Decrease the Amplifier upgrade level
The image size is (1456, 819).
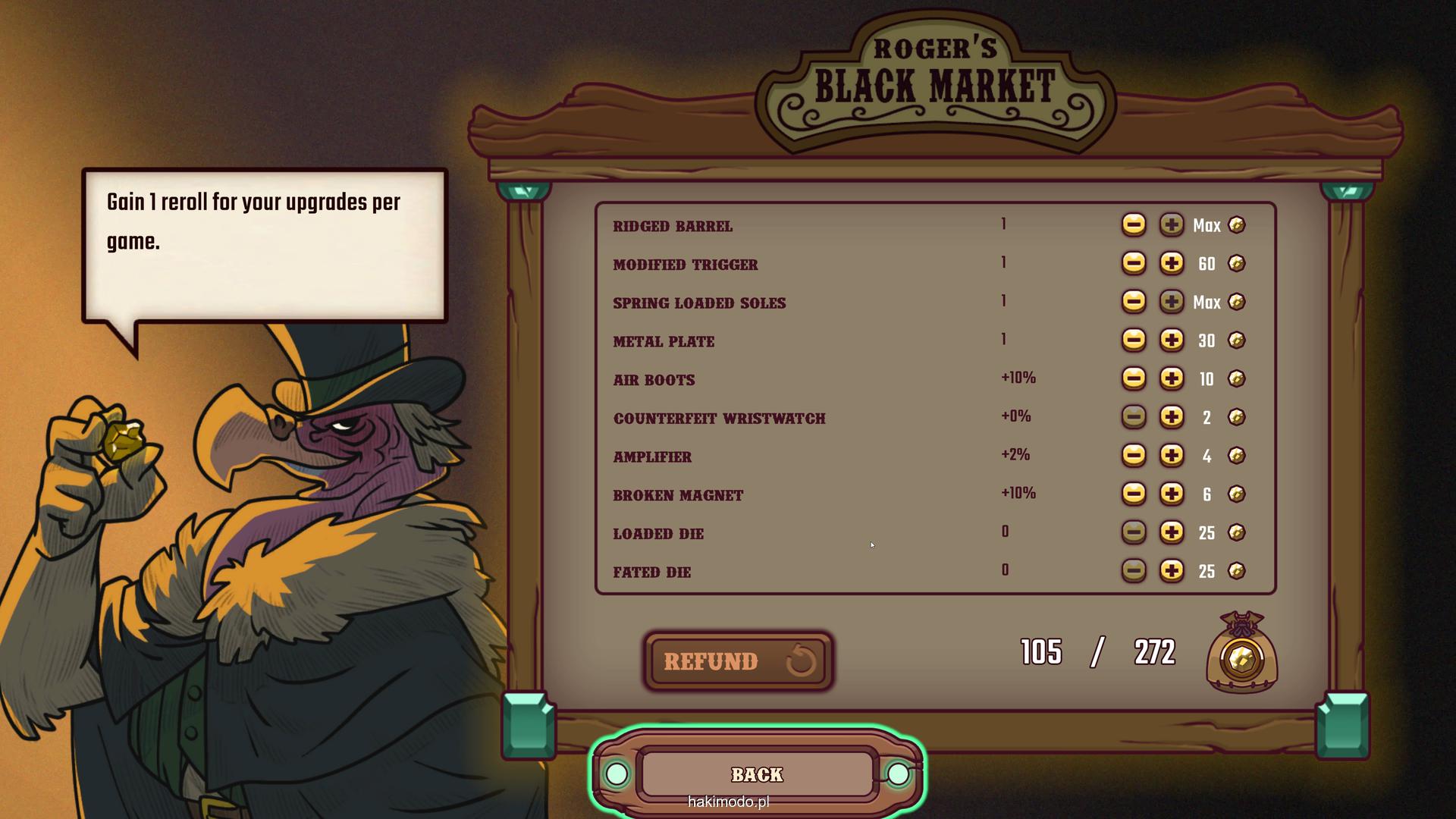point(1134,455)
